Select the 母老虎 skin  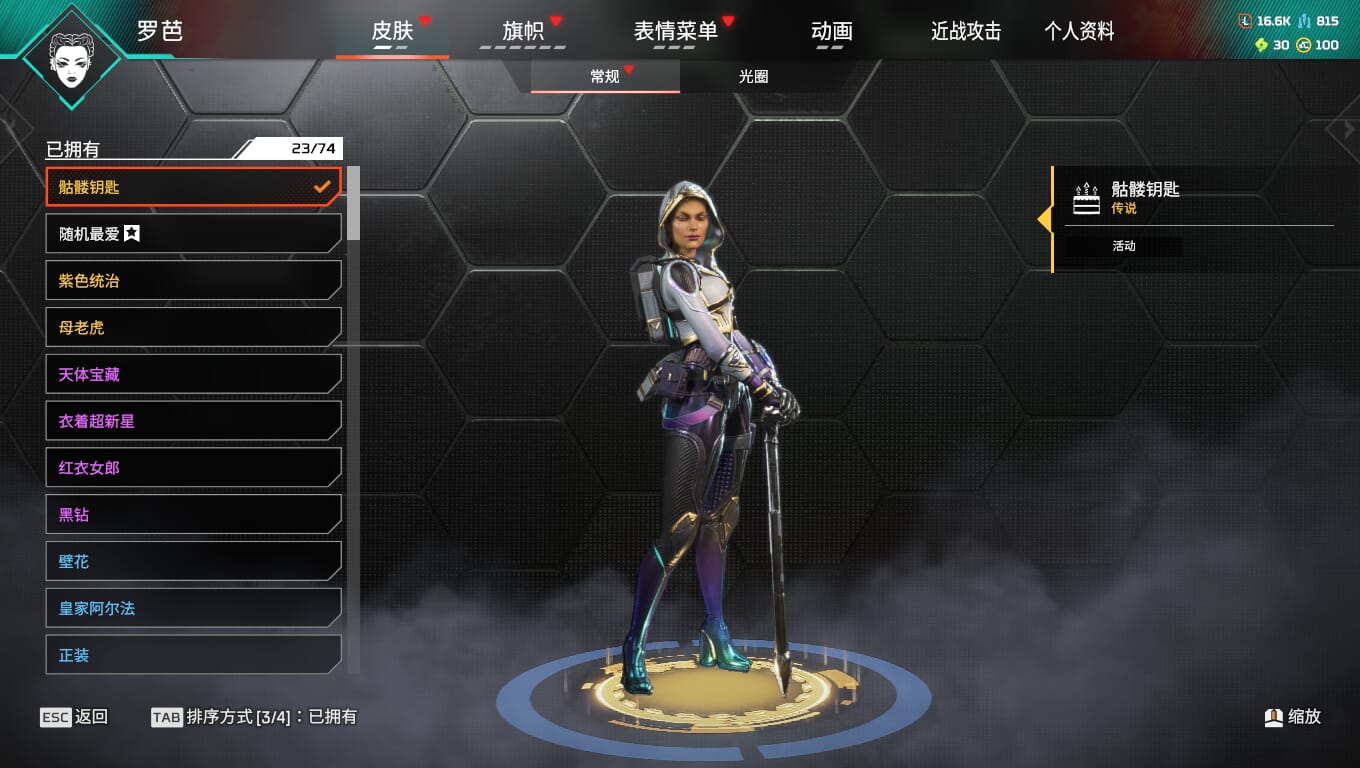193,328
